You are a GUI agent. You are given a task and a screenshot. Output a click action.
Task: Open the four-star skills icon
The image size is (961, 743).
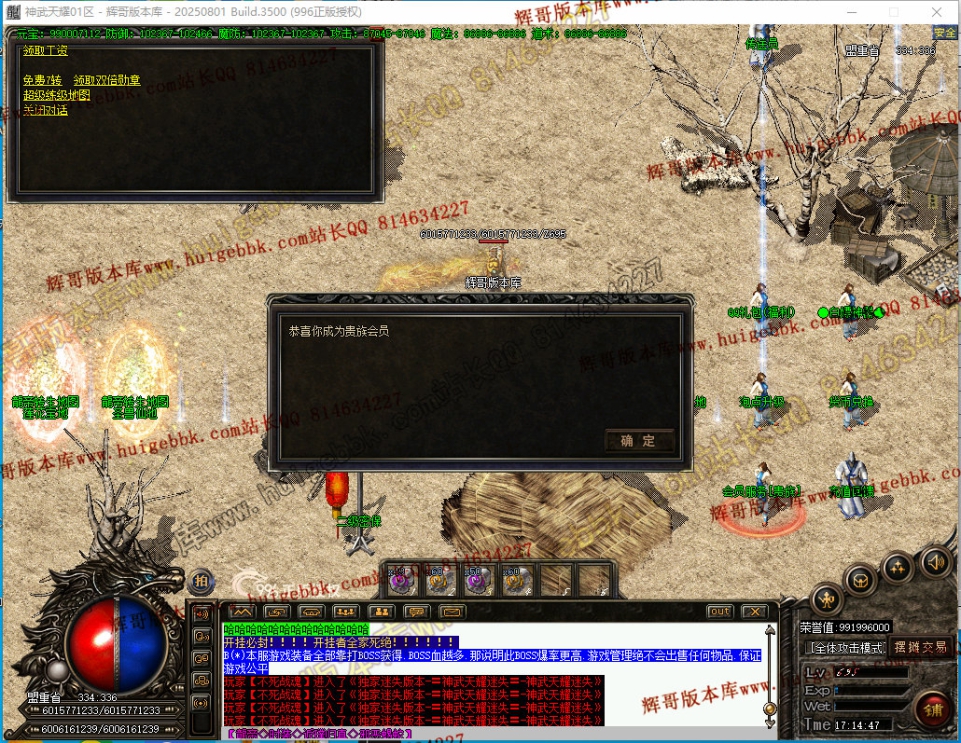899,568
